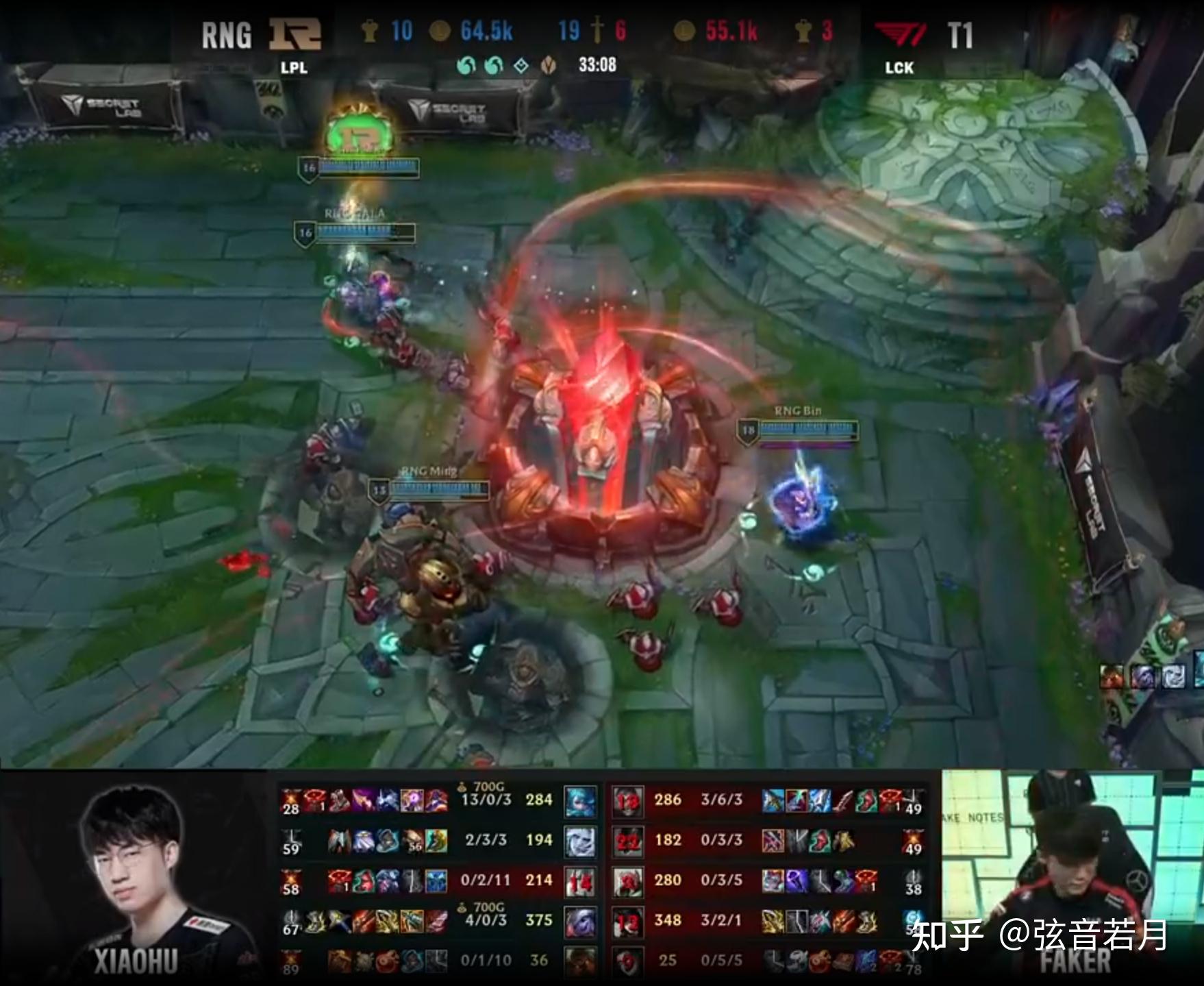1204x986 pixels.
Task: Click the RNG team logo in the top bar
Action: (294, 35)
